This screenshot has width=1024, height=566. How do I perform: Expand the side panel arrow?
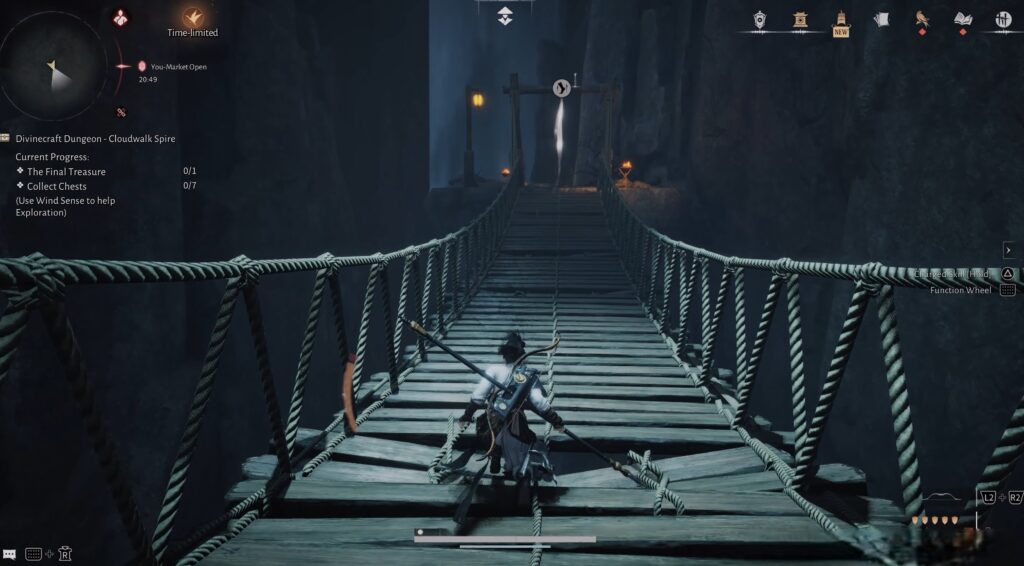(1008, 250)
